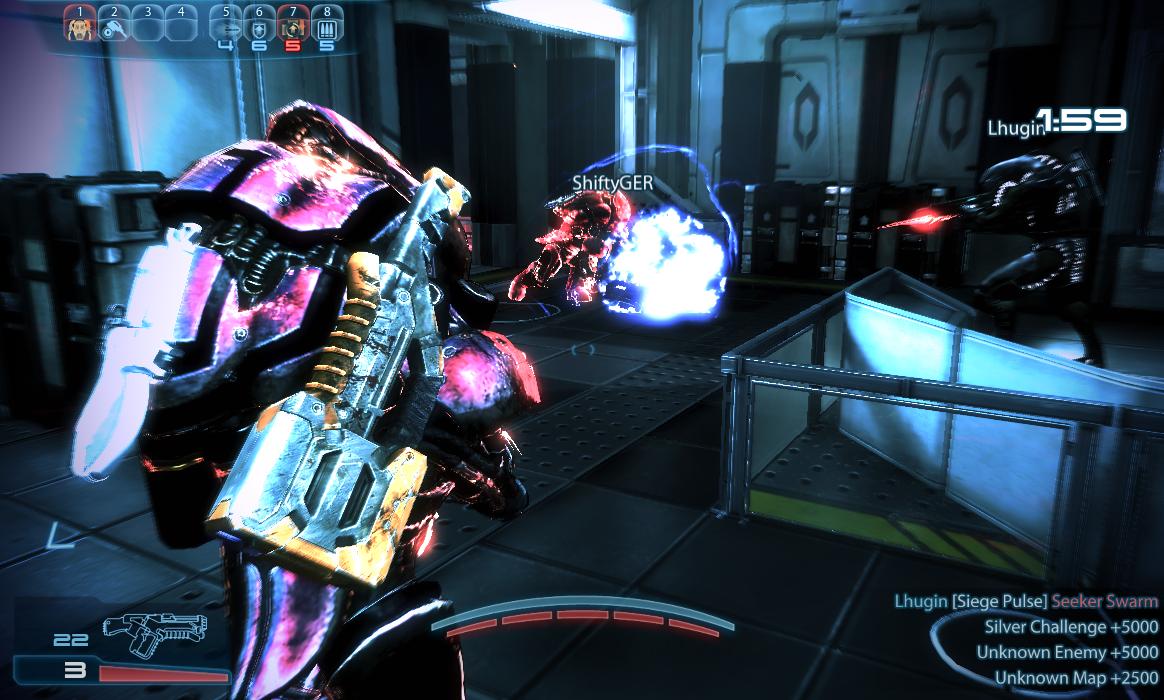Use the power in slot 2
The height and width of the screenshot is (700, 1164).
click(x=113, y=27)
